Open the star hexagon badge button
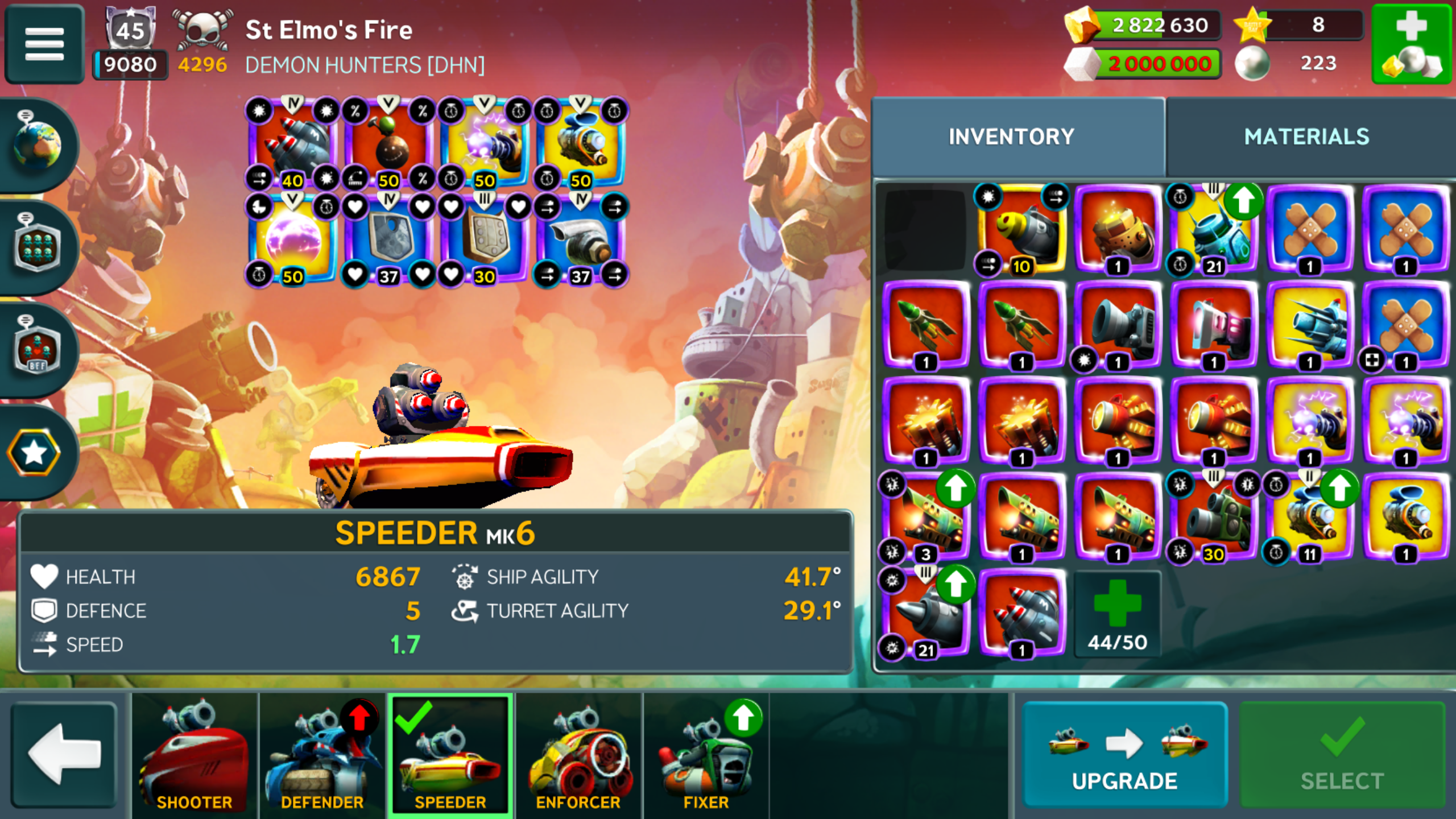This screenshot has width=1456, height=819. coord(34,453)
